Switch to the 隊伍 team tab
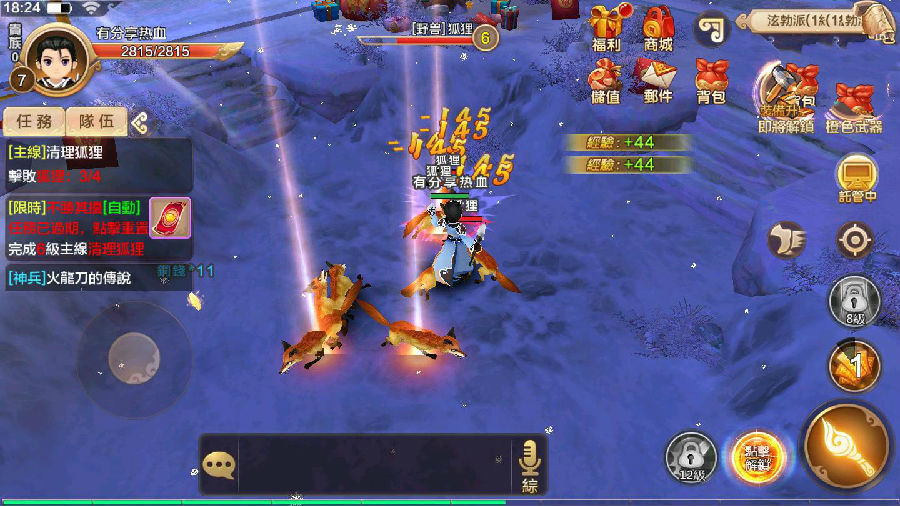This screenshot has height=506, width=900. tap(97, 122)
